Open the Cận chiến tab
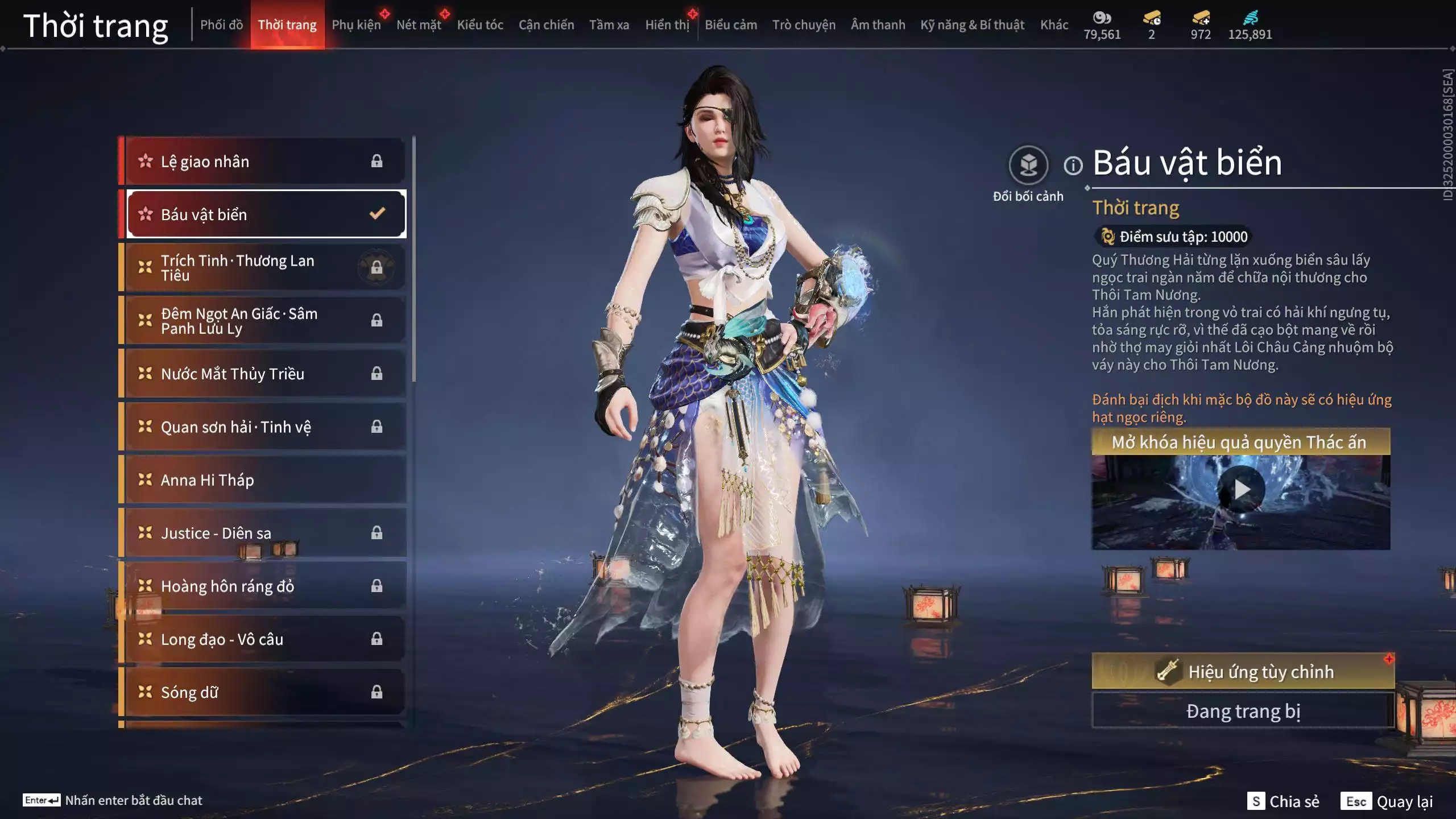1456x819 pixels. click(546, 25)
